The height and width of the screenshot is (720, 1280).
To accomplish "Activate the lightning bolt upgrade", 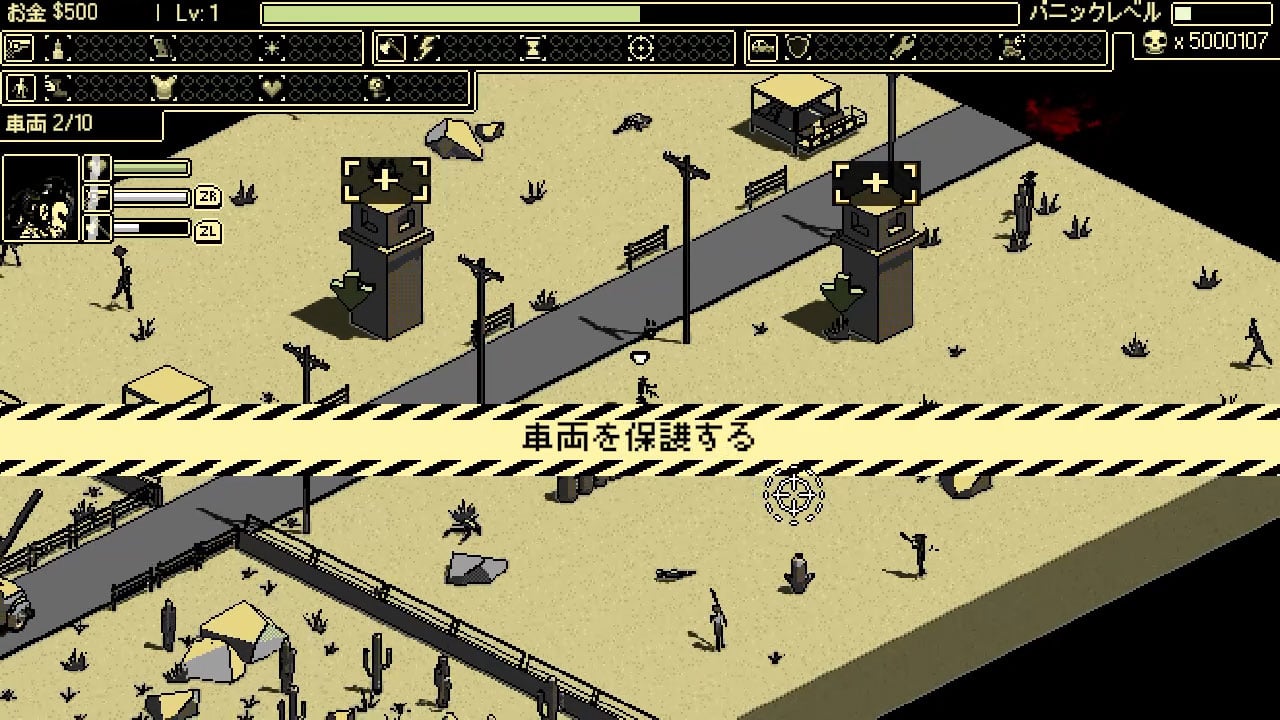I will pyautogui.click(x=427, y=48).
